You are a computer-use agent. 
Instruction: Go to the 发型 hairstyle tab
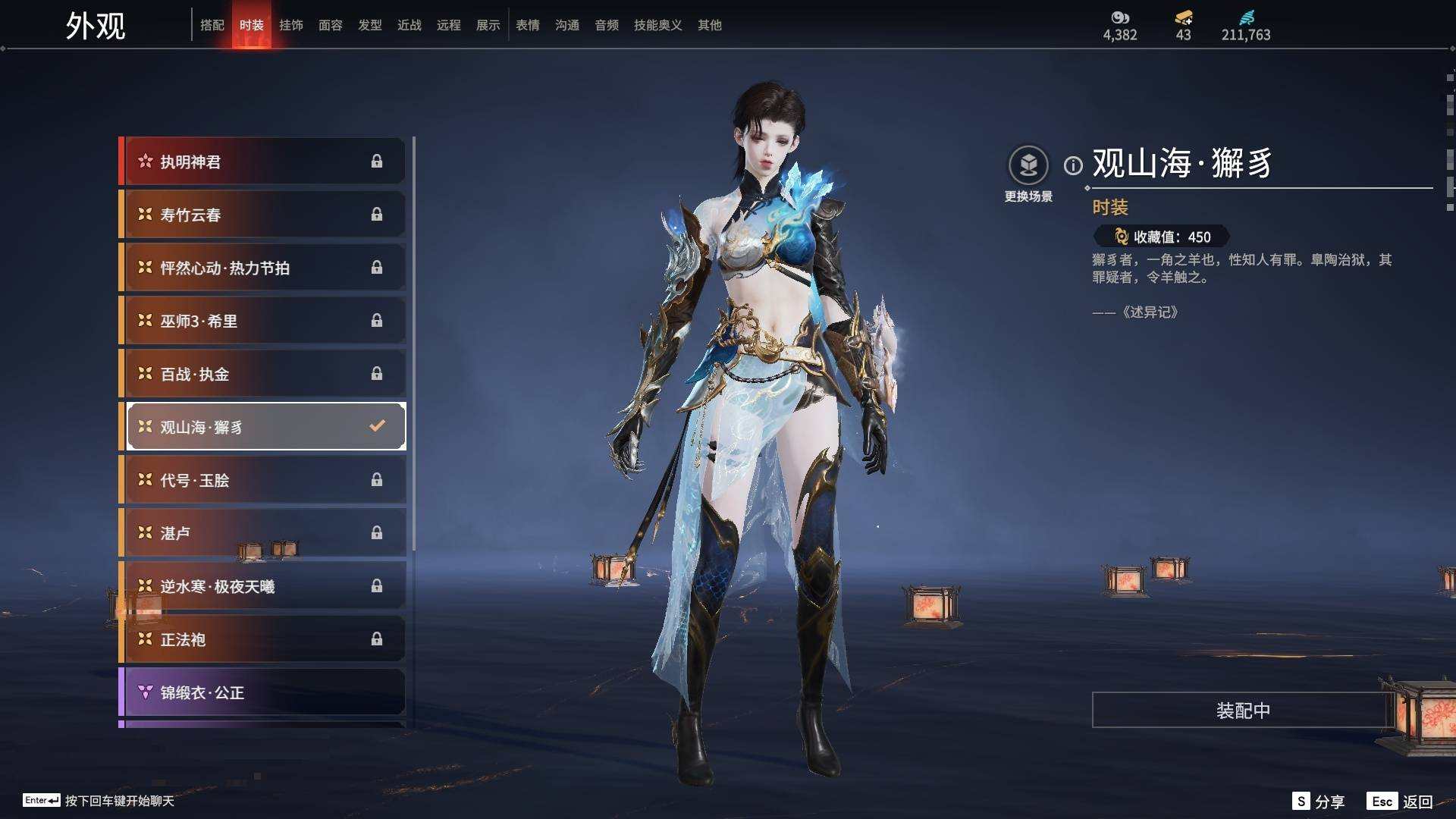point(370,25)
